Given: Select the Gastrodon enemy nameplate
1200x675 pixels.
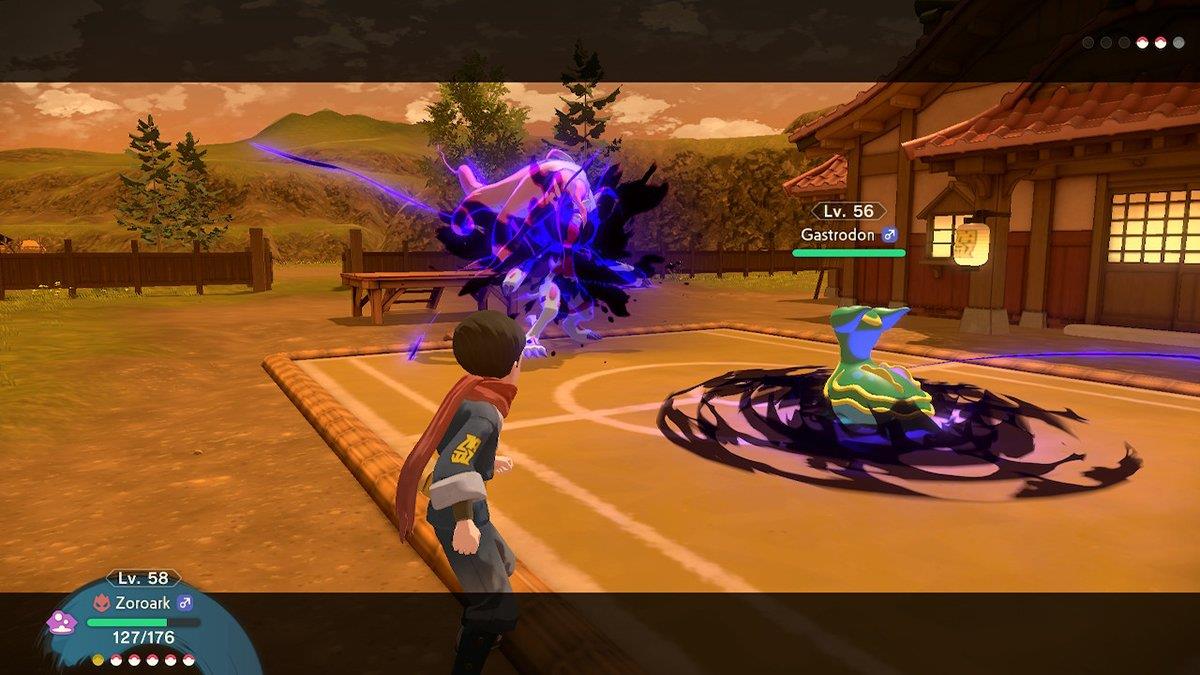Looking at the screenshot, I should click(x=848, y=235).
